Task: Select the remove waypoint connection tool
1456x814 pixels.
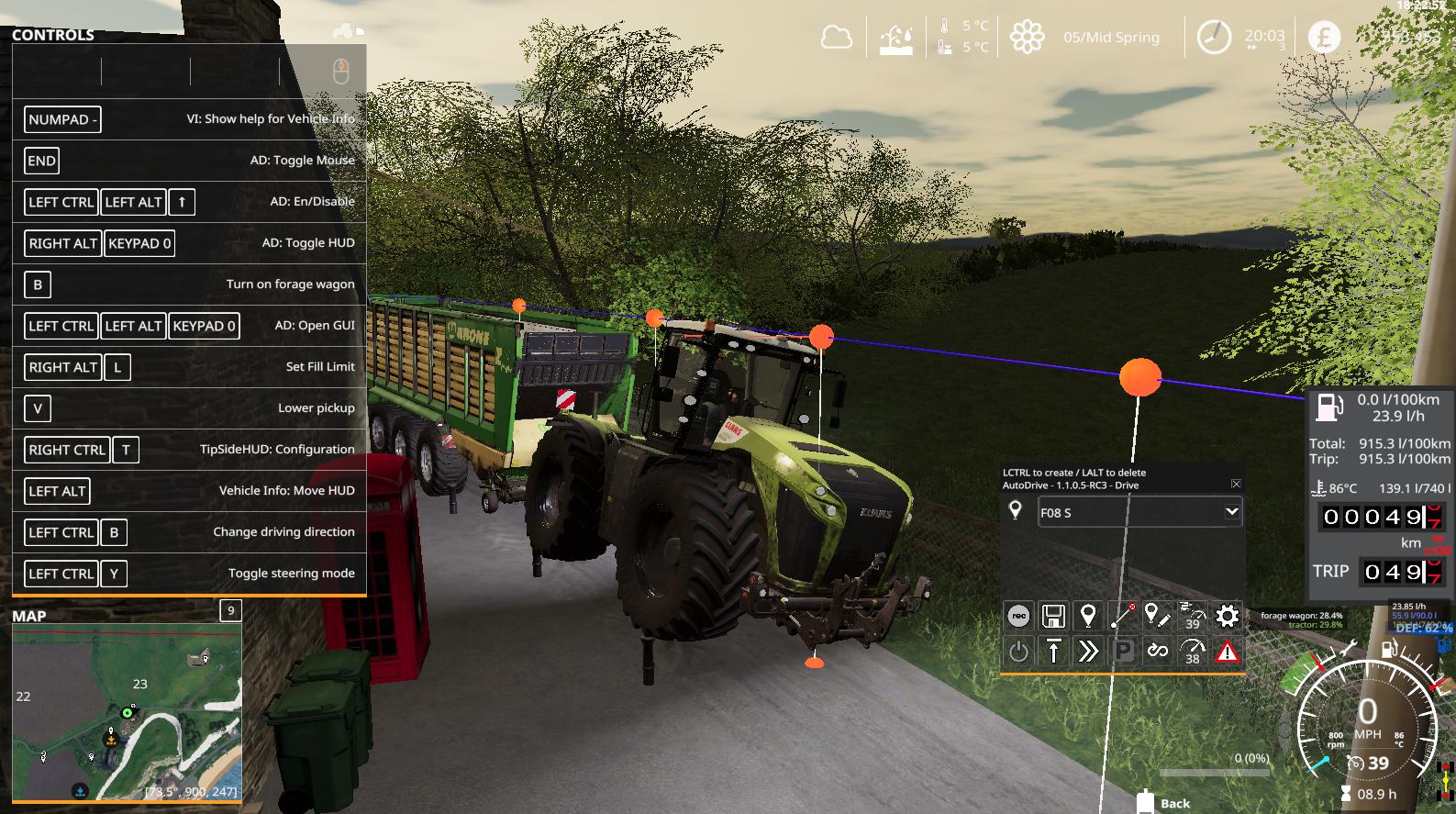Action: pyautogui.click(x=1123, y=616)
